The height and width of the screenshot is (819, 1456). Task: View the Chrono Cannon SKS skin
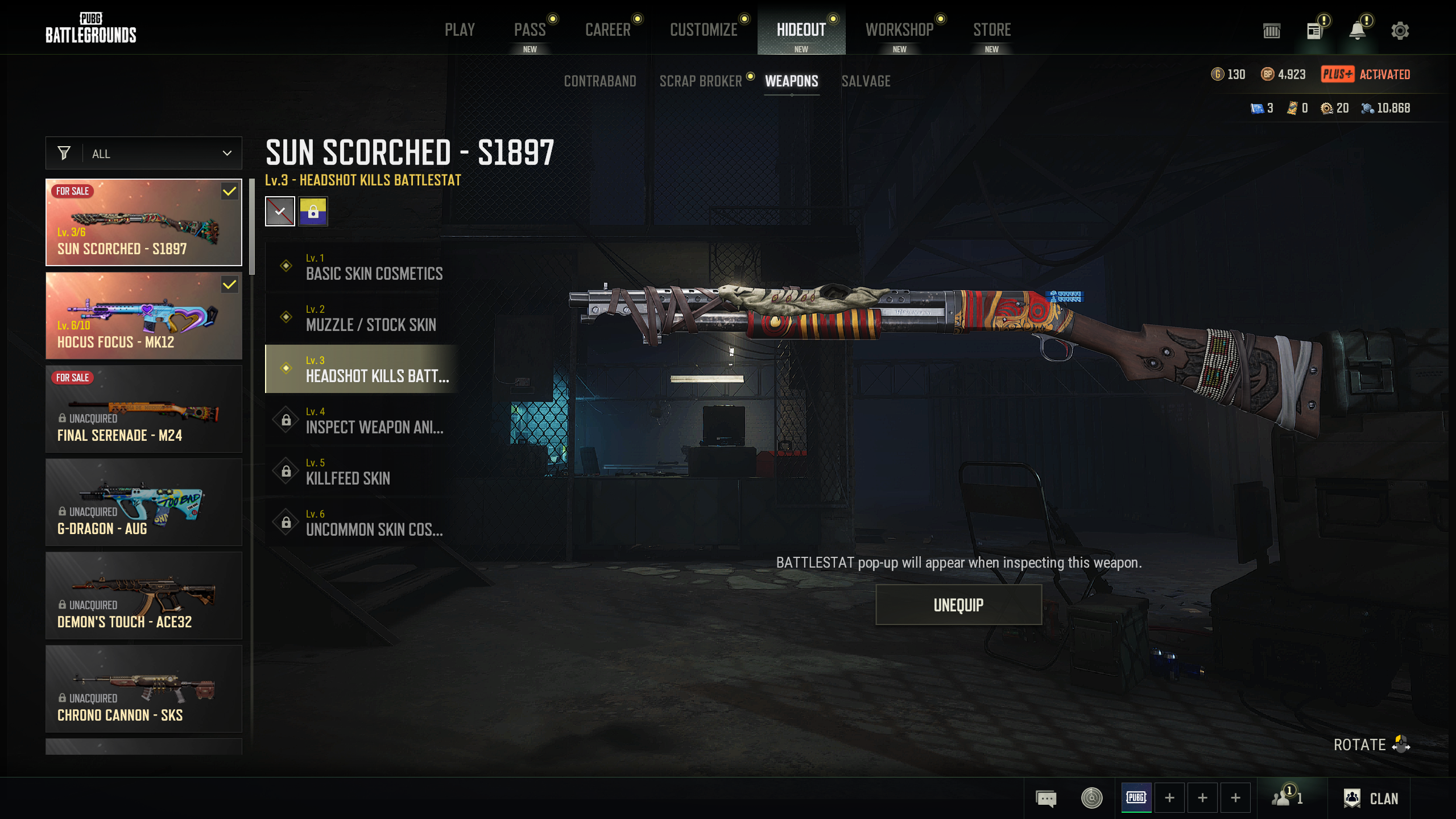(144, 689)
